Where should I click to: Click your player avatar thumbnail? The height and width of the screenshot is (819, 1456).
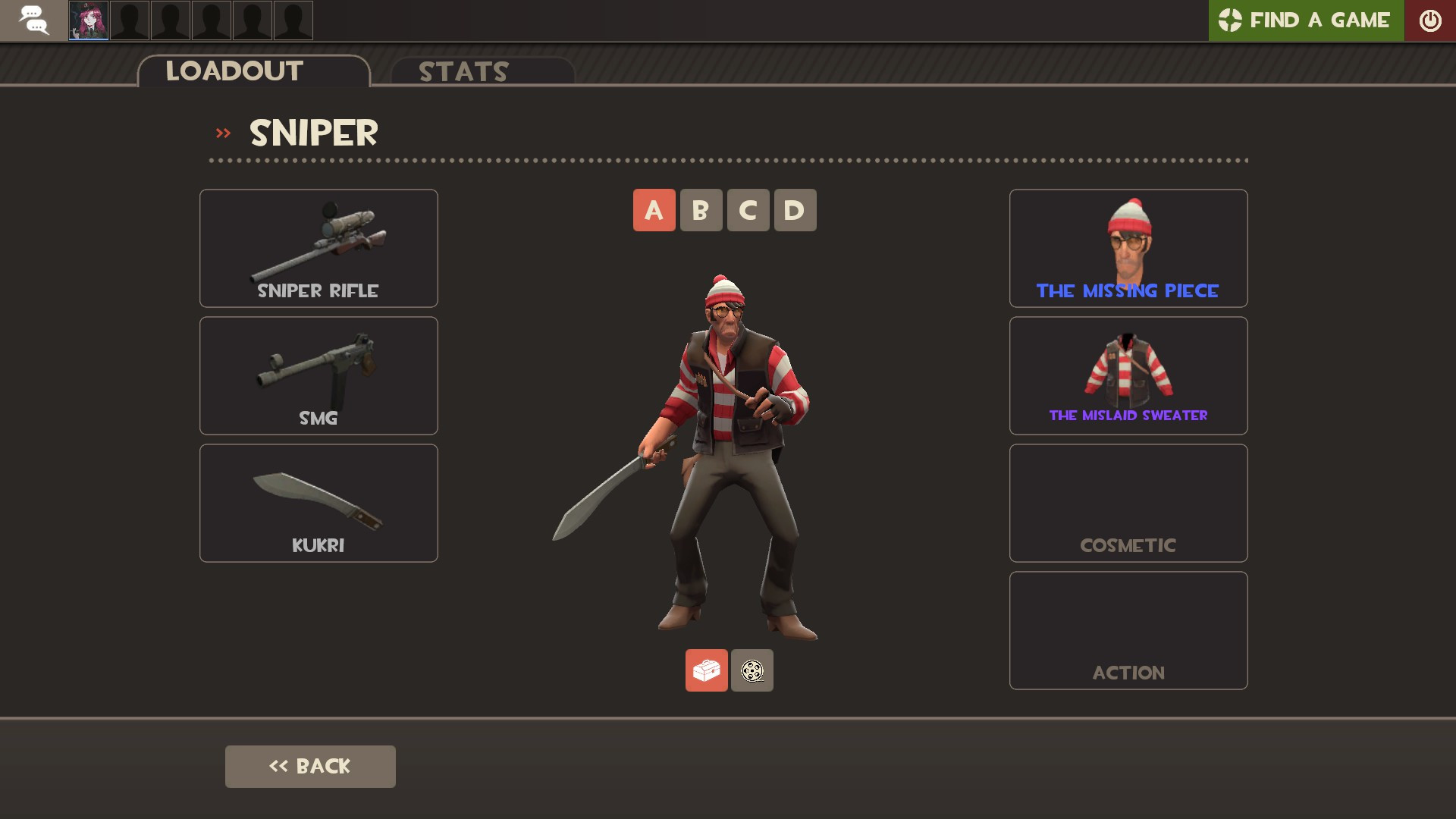click(x=89, y=20)
